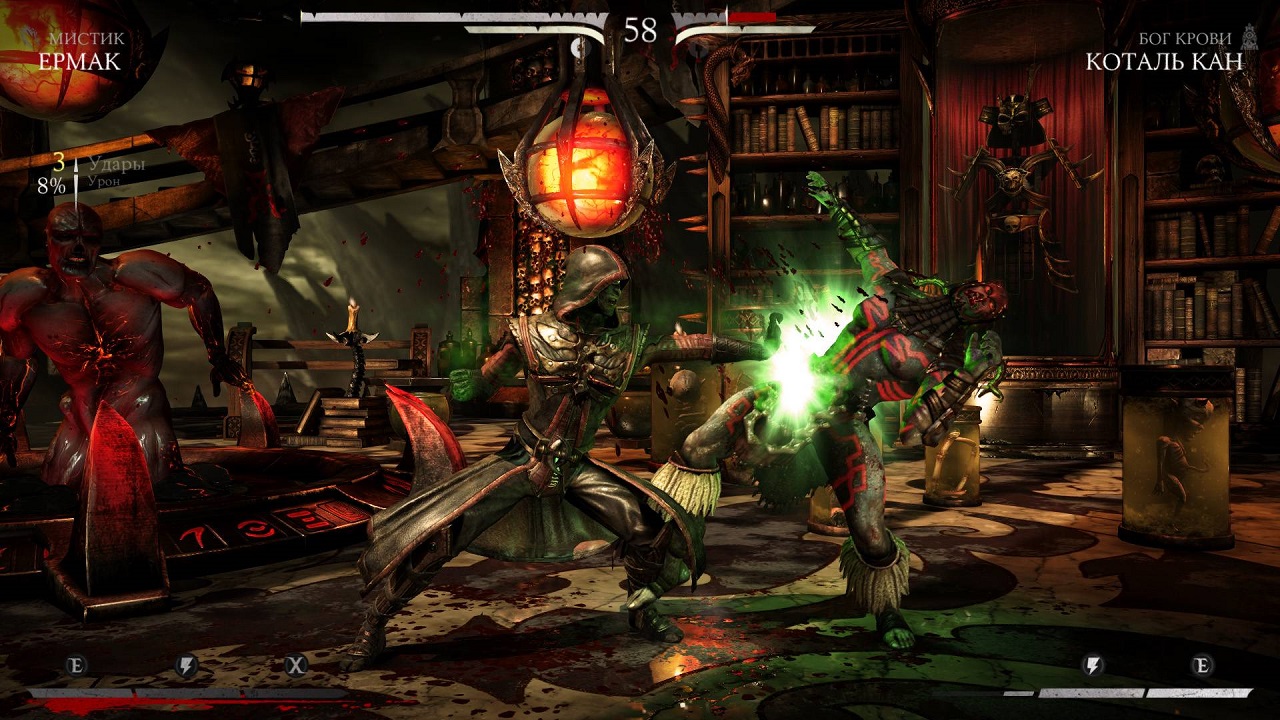Click the Бог Крови variation emblem
1280x720 pixels.
[1249, 37]
